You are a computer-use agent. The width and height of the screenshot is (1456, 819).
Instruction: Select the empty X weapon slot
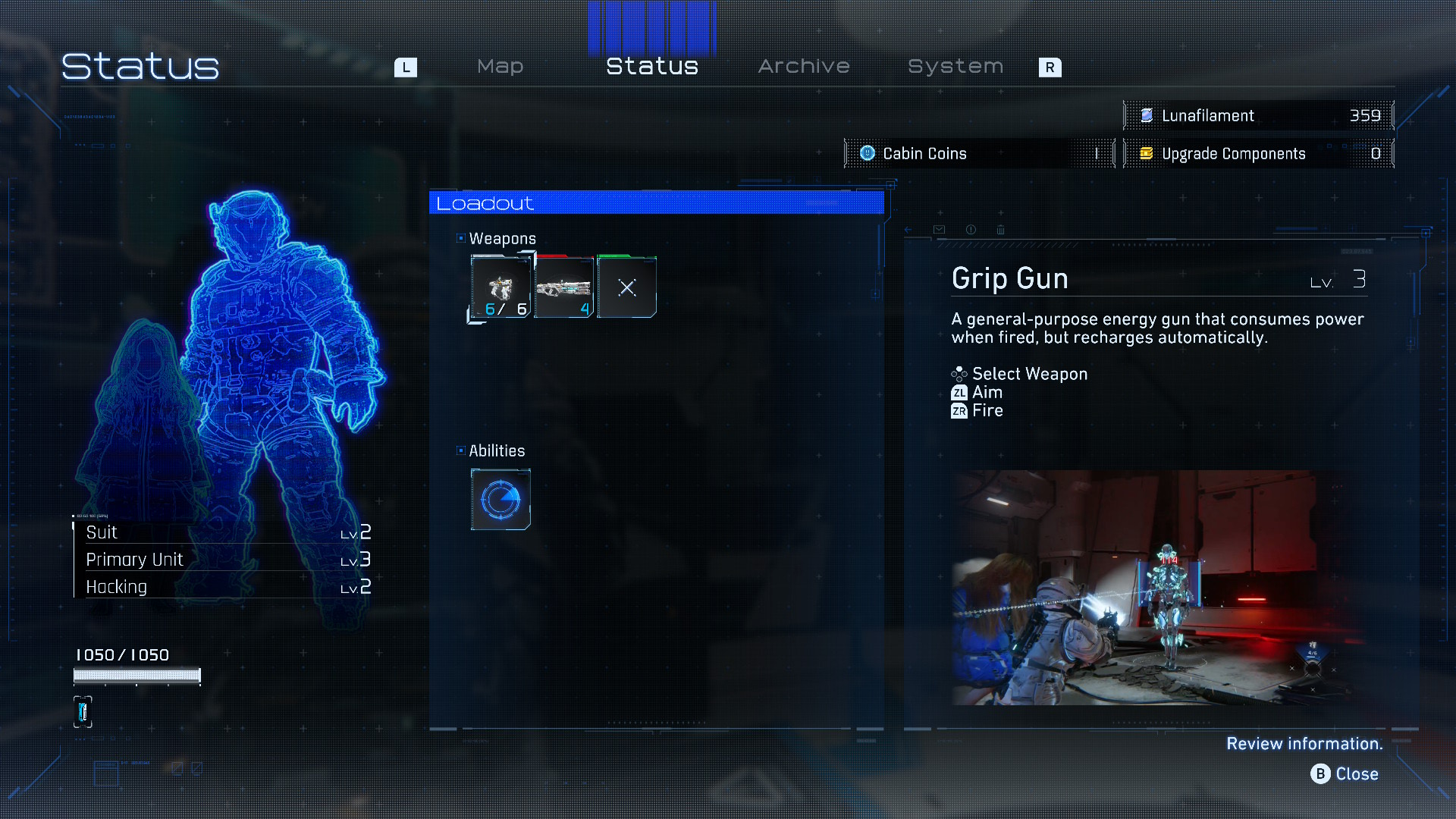click(x=626, y=287)
